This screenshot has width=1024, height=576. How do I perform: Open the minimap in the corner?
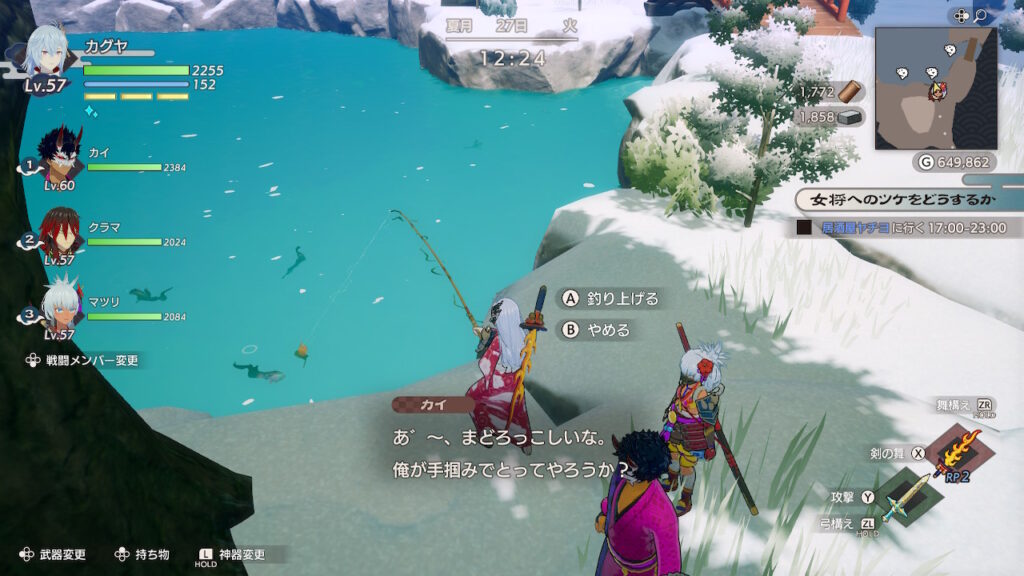coord(935,88)
